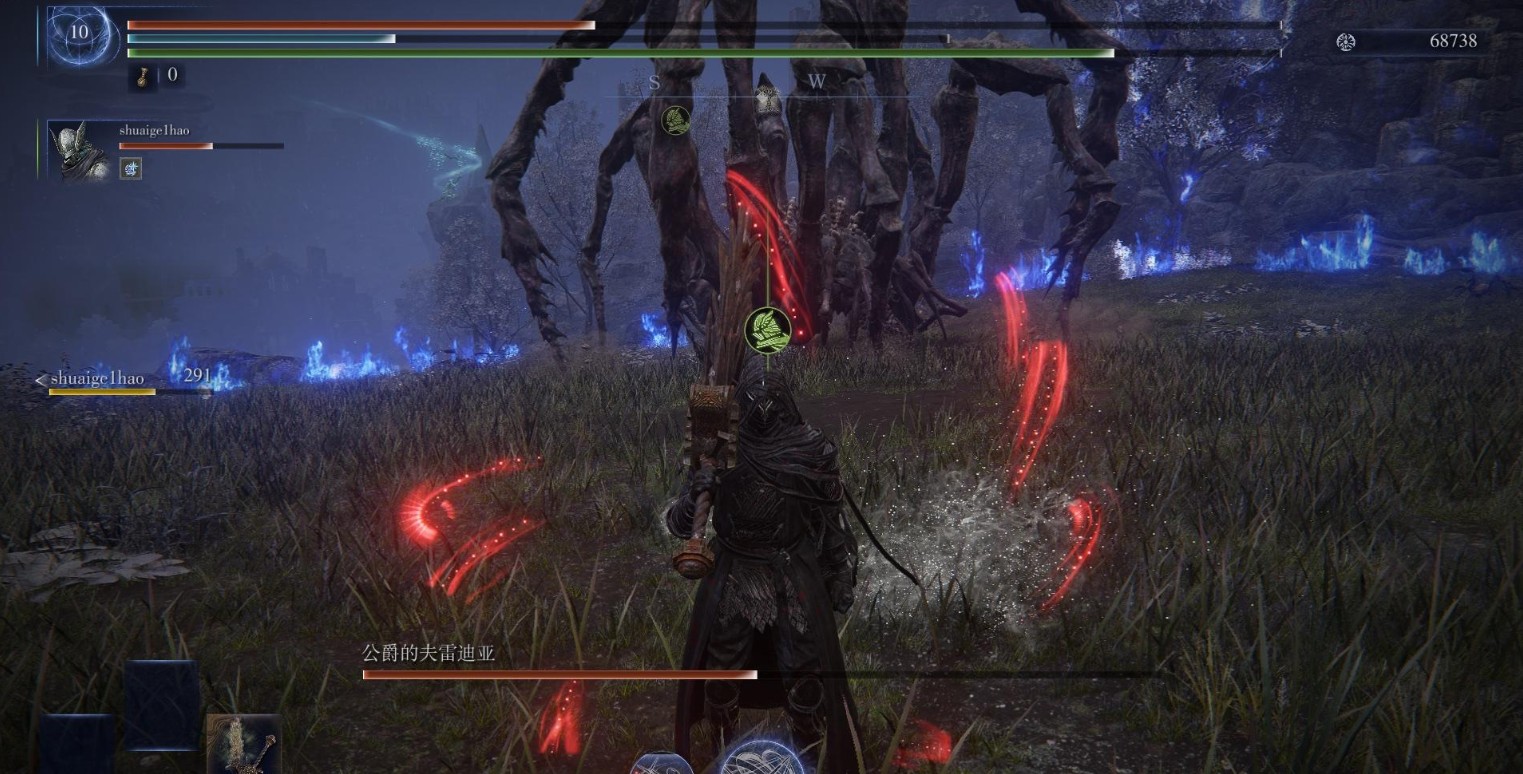The height and width of the screenshot is (774, 1523).
Task: Click the green teammate marker on the compass
Action: tap(676, 121)
